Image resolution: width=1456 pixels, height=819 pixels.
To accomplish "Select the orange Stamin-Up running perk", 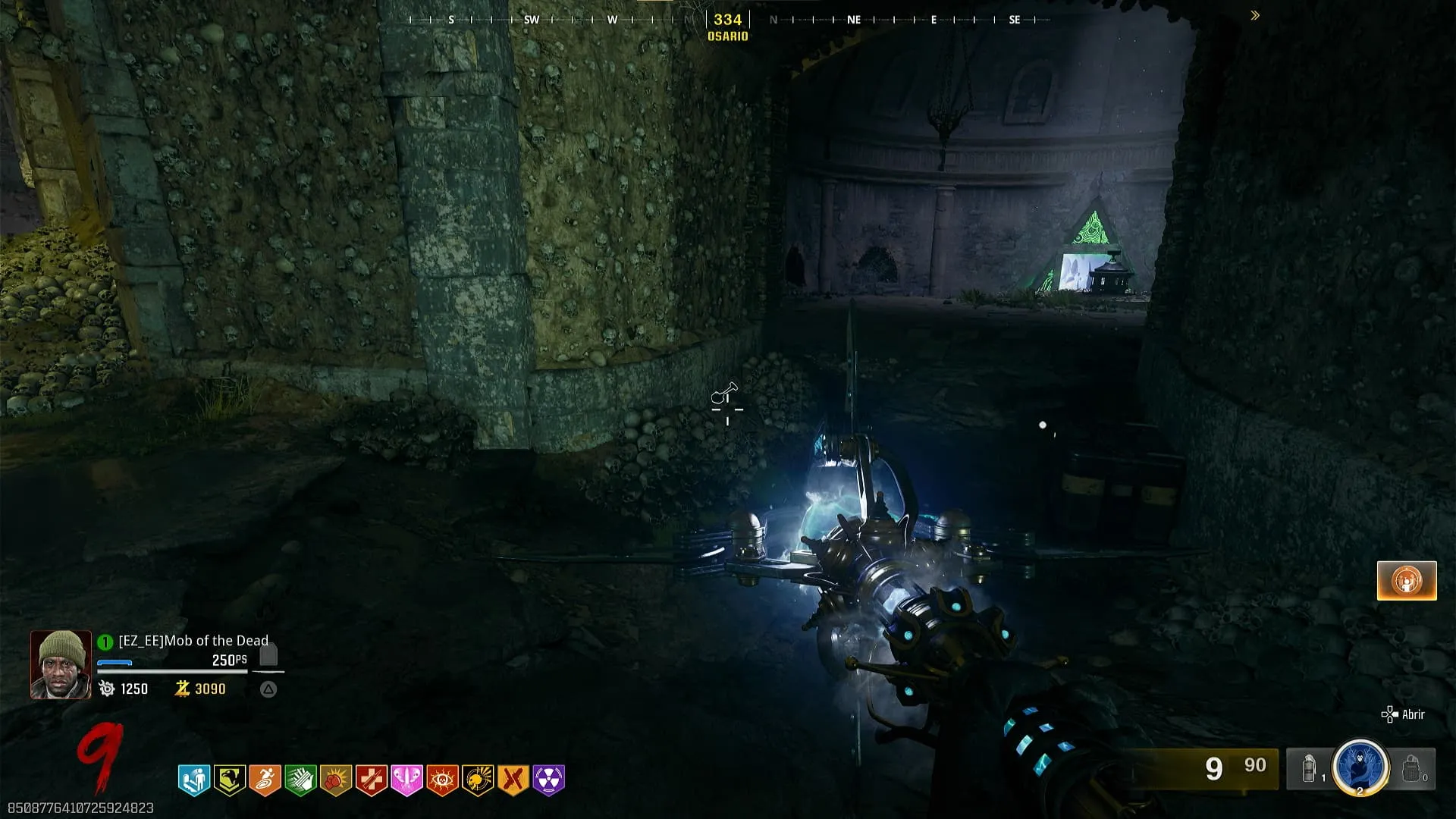I will (265, 780).
